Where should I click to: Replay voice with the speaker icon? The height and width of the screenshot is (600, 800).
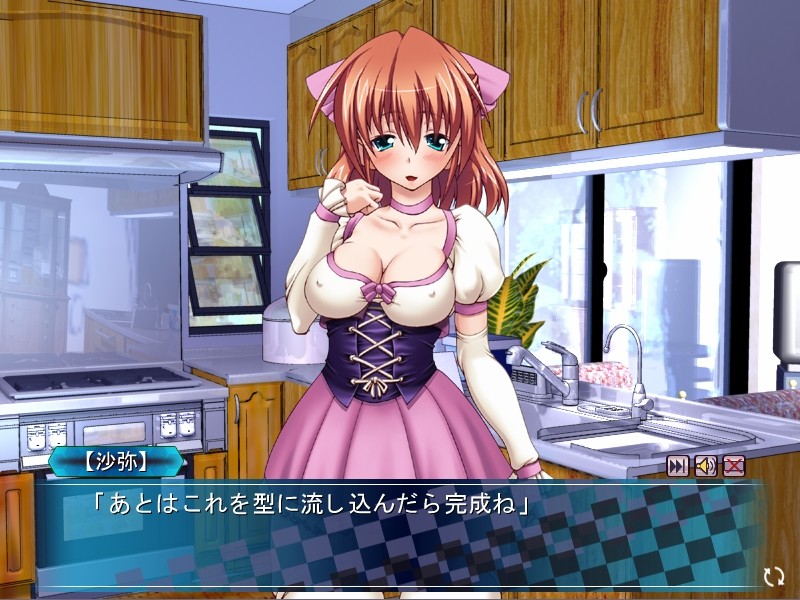pos(706,465)
